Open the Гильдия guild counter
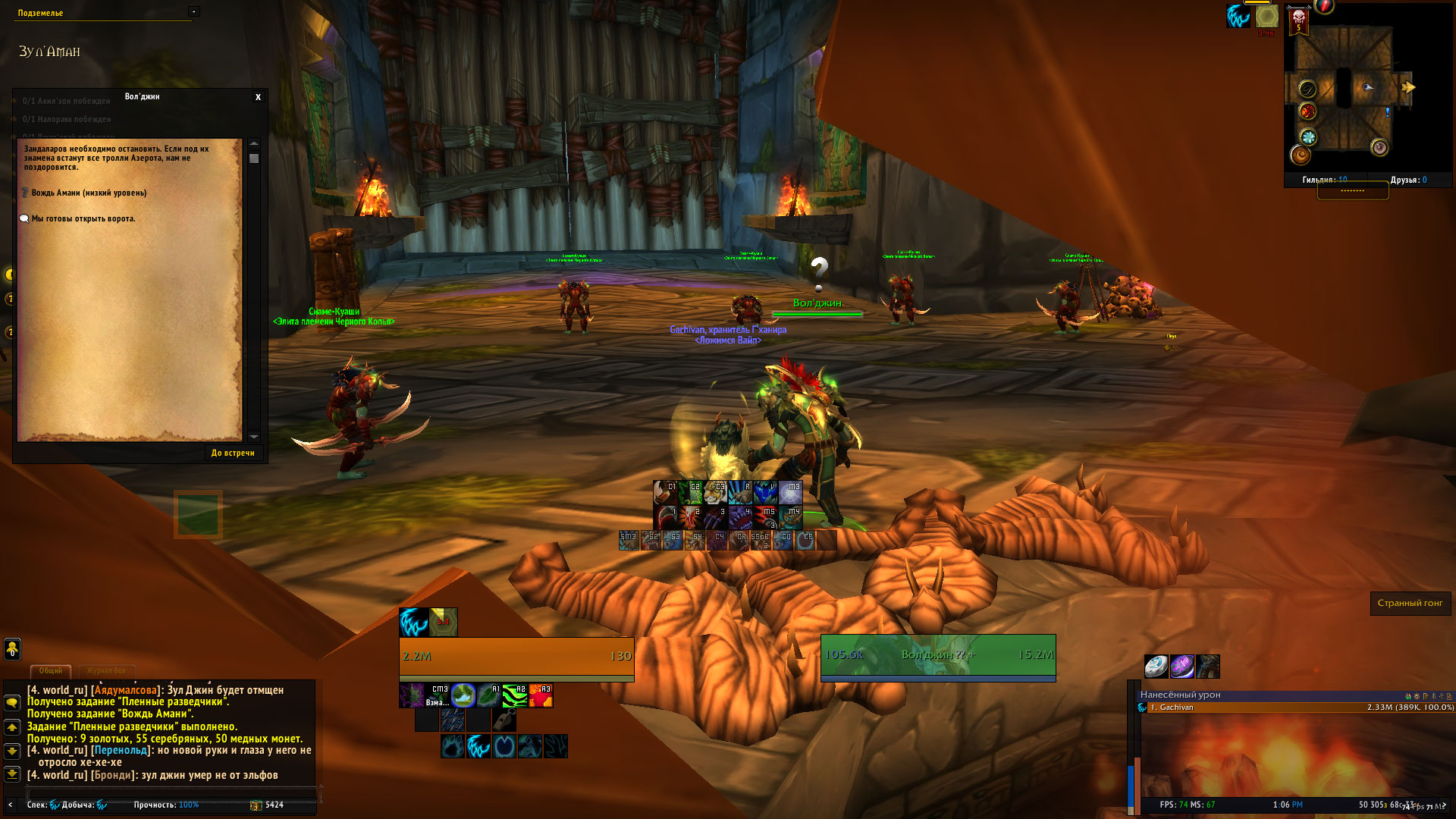The height and width of the screenshot is (819, 1456). pos(1324,180)
